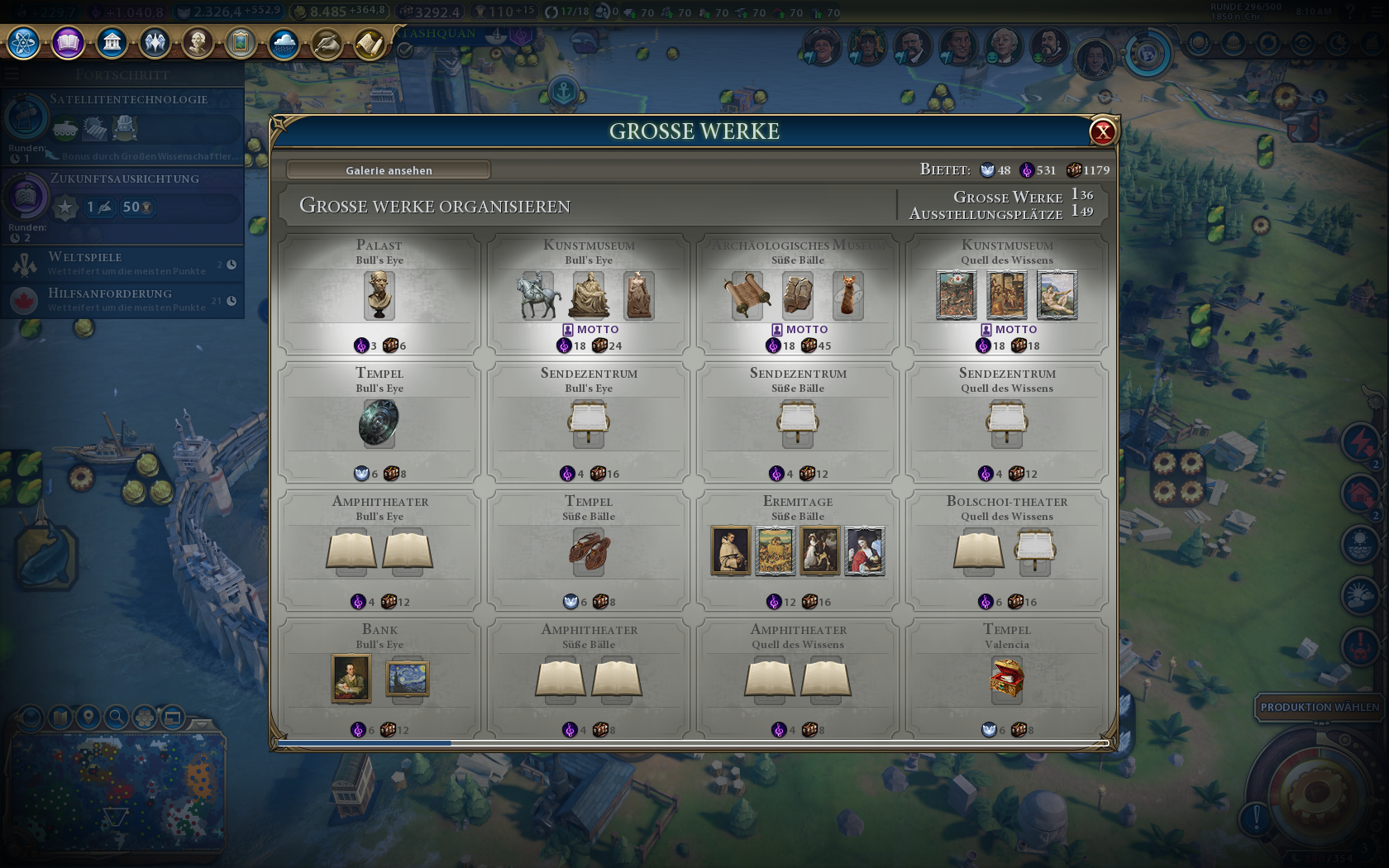The width and height of the screenshot is (1389, 868).
Task: Click the Produktion wählen button
Action: (1320, 707)
